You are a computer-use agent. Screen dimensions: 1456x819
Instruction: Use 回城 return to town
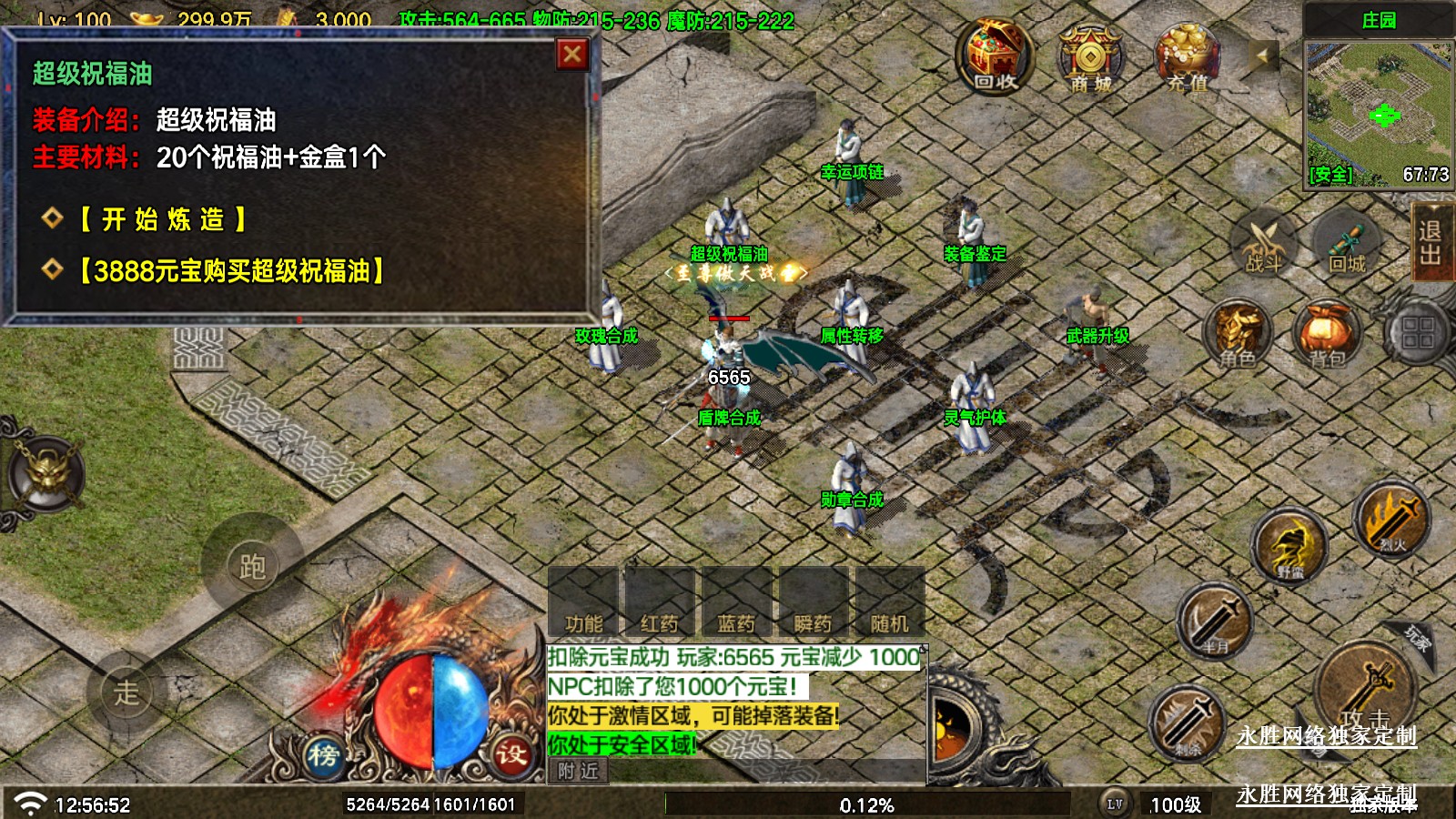coord(1347,244)
